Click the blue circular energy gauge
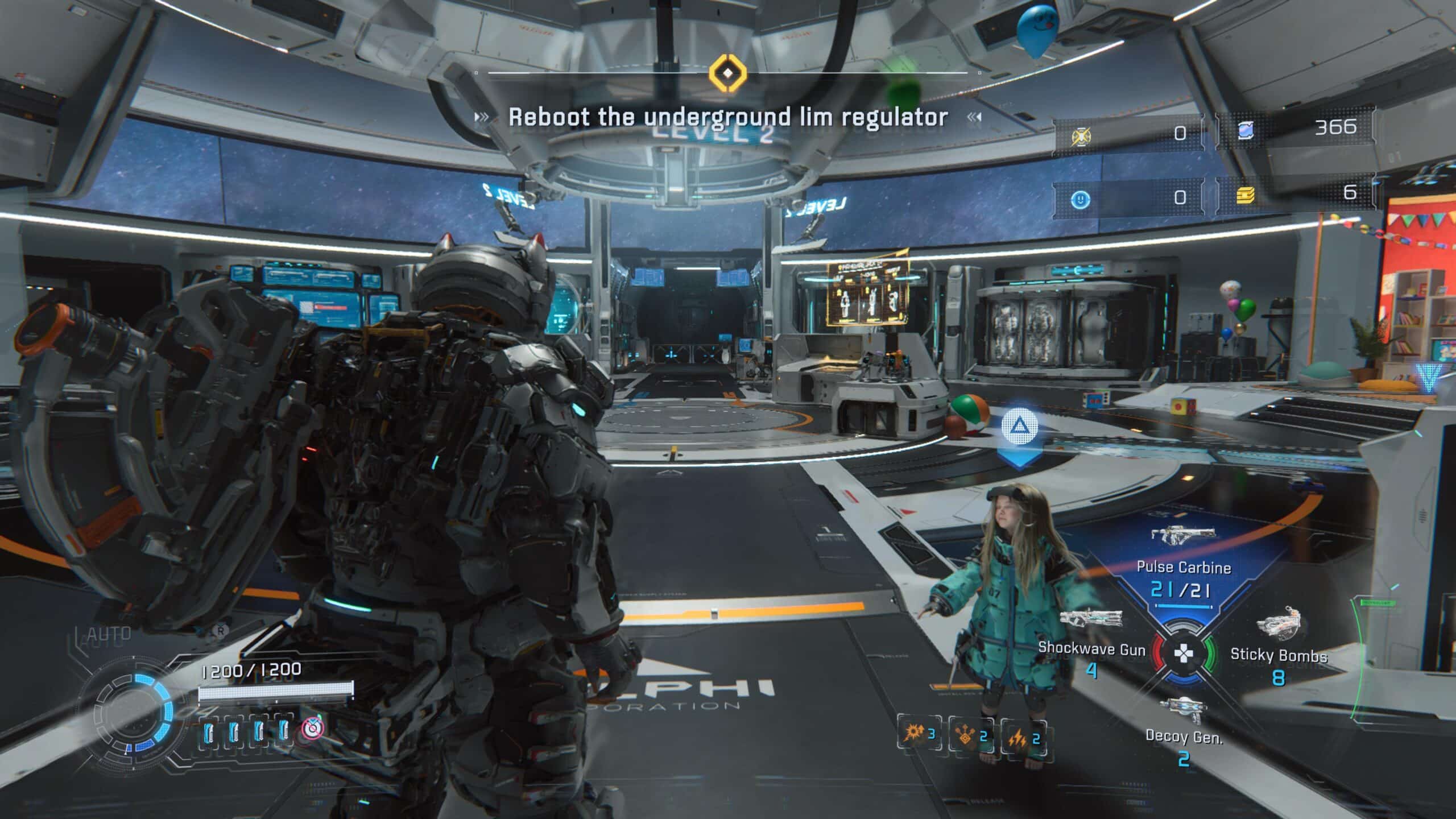 click(x=136, y=714)
